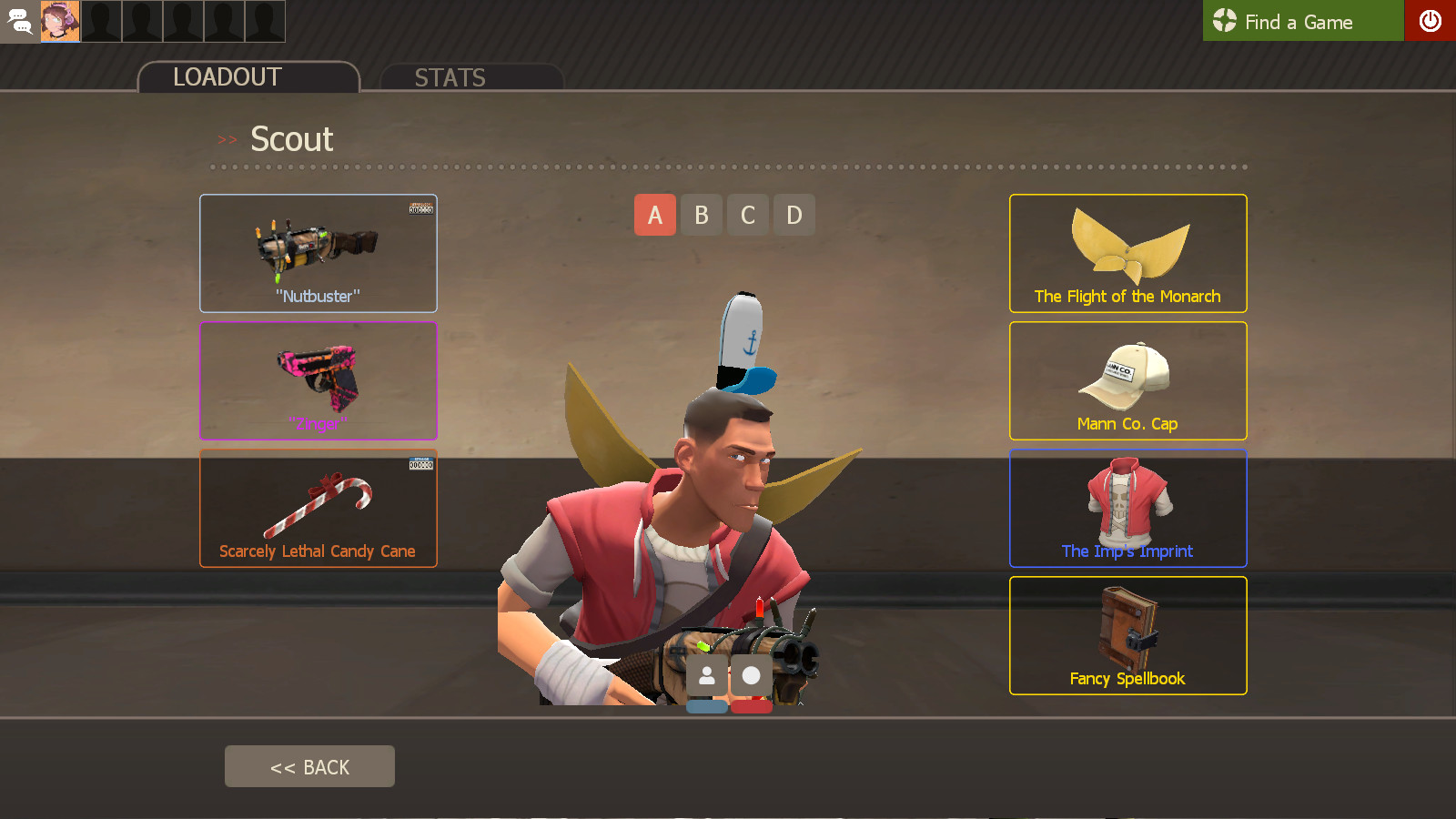Click Find a Game

[x=1301, y=21]
